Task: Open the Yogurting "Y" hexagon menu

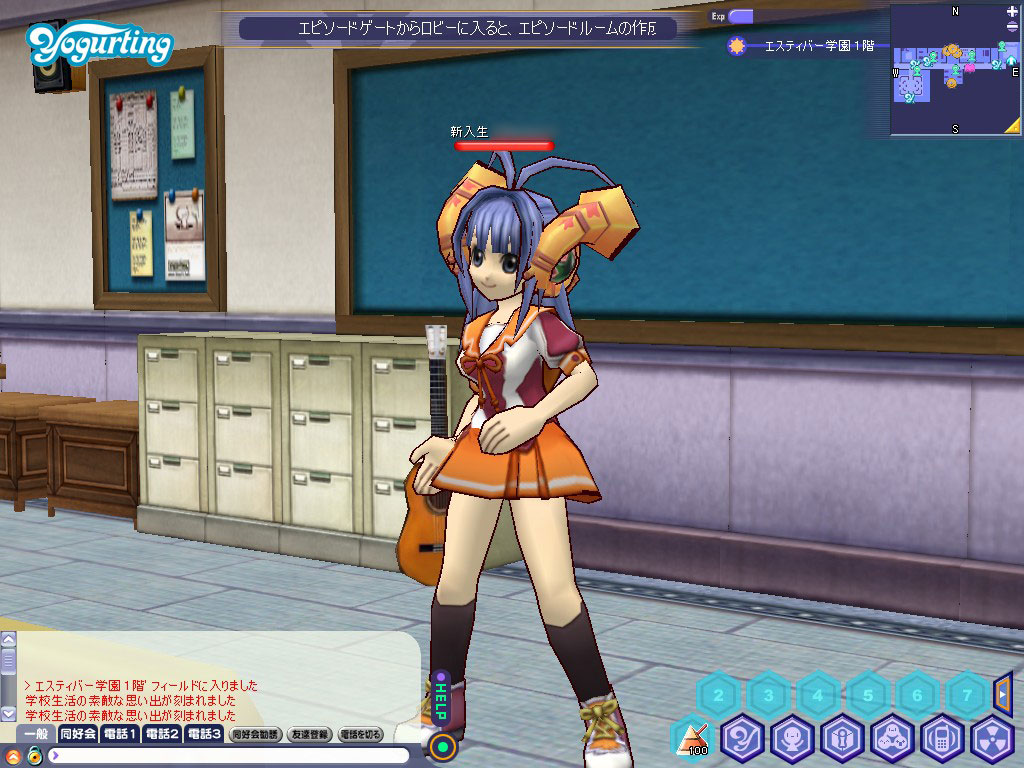Action: point(743,739)
